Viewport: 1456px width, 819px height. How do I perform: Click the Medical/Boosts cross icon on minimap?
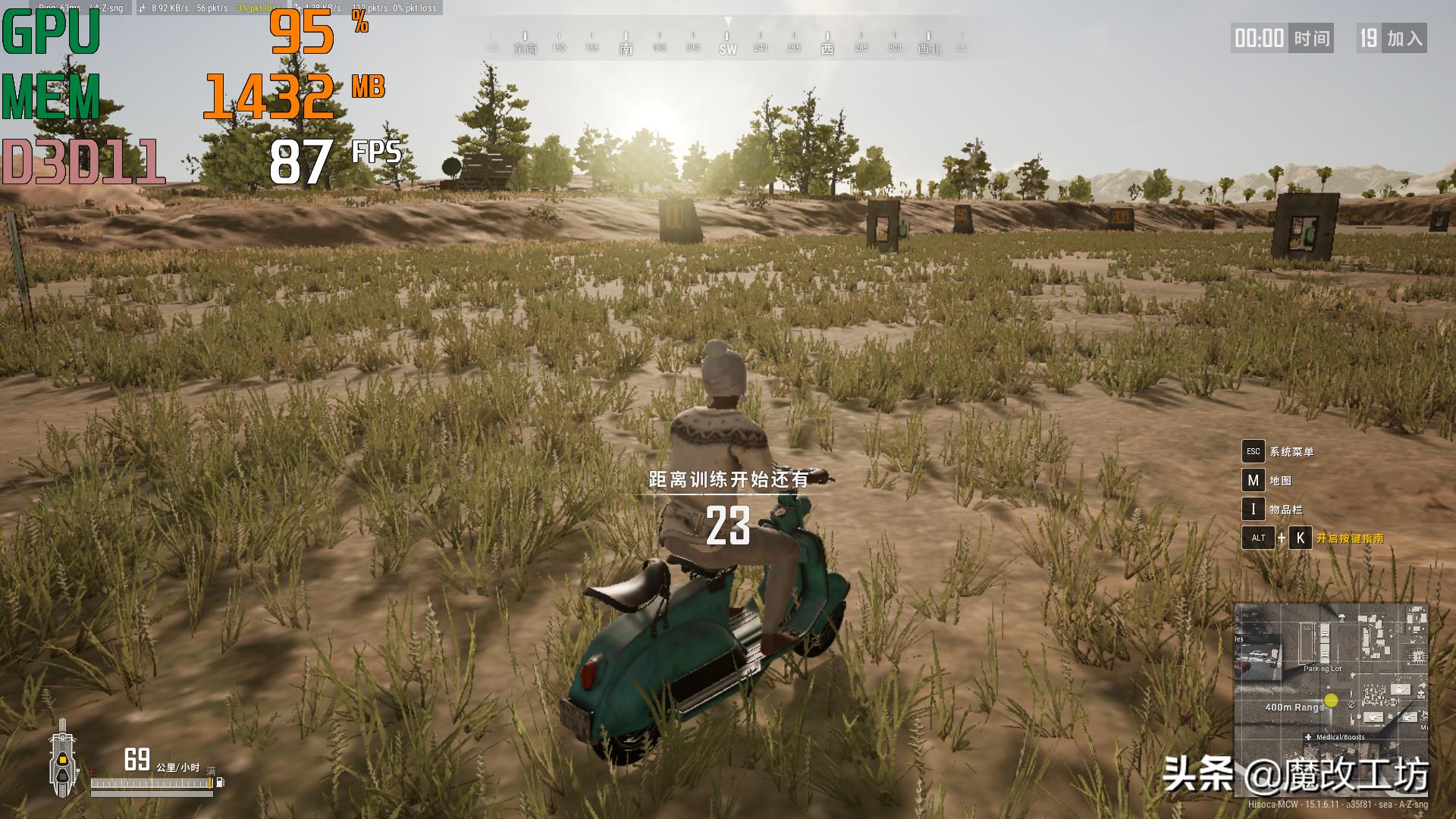pyautogui.click(x=1308, y=737)
